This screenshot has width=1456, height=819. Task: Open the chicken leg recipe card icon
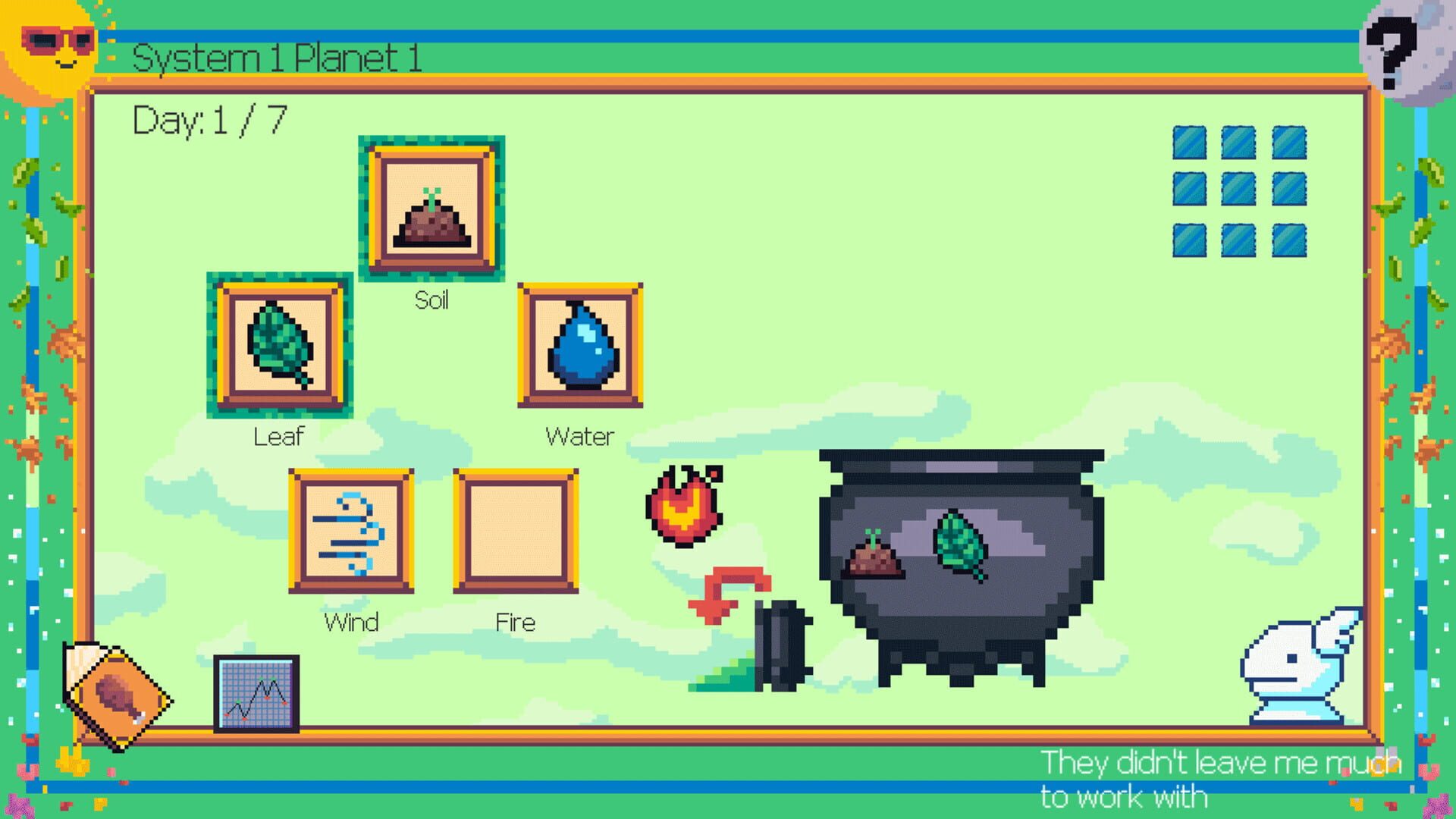pos(118,686)
